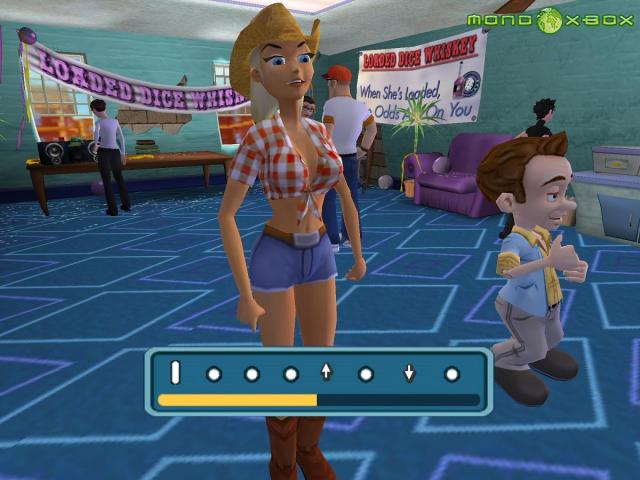Select the up arrow on the rhythm bar
The width and height of the screenshot is (640, 480).
pyautogui.click(x=326, y=373)
